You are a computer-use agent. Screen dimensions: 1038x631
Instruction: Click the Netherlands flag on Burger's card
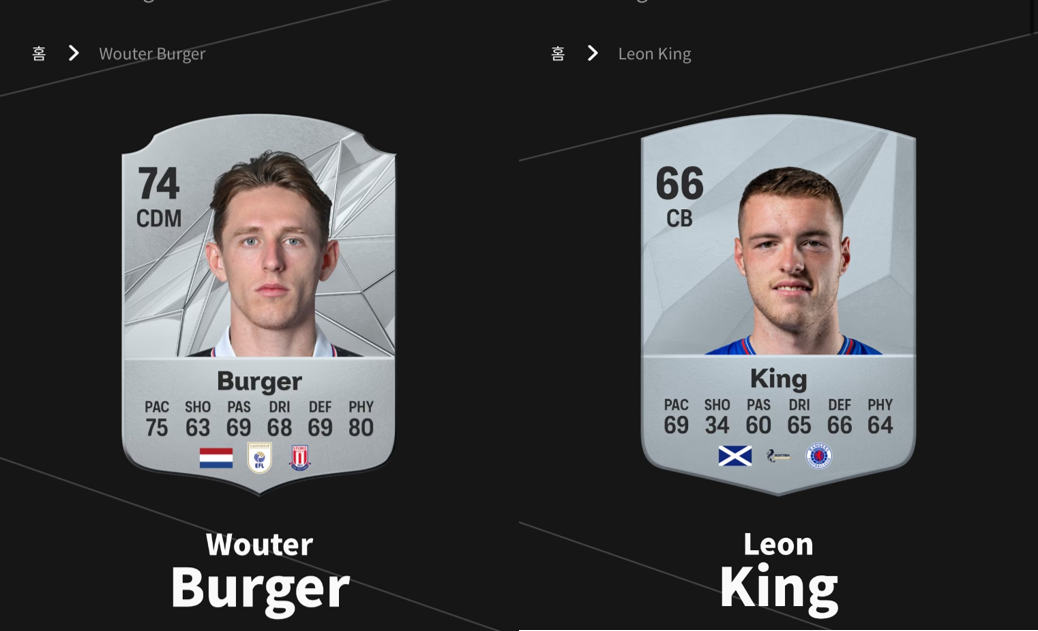point(216,458)
